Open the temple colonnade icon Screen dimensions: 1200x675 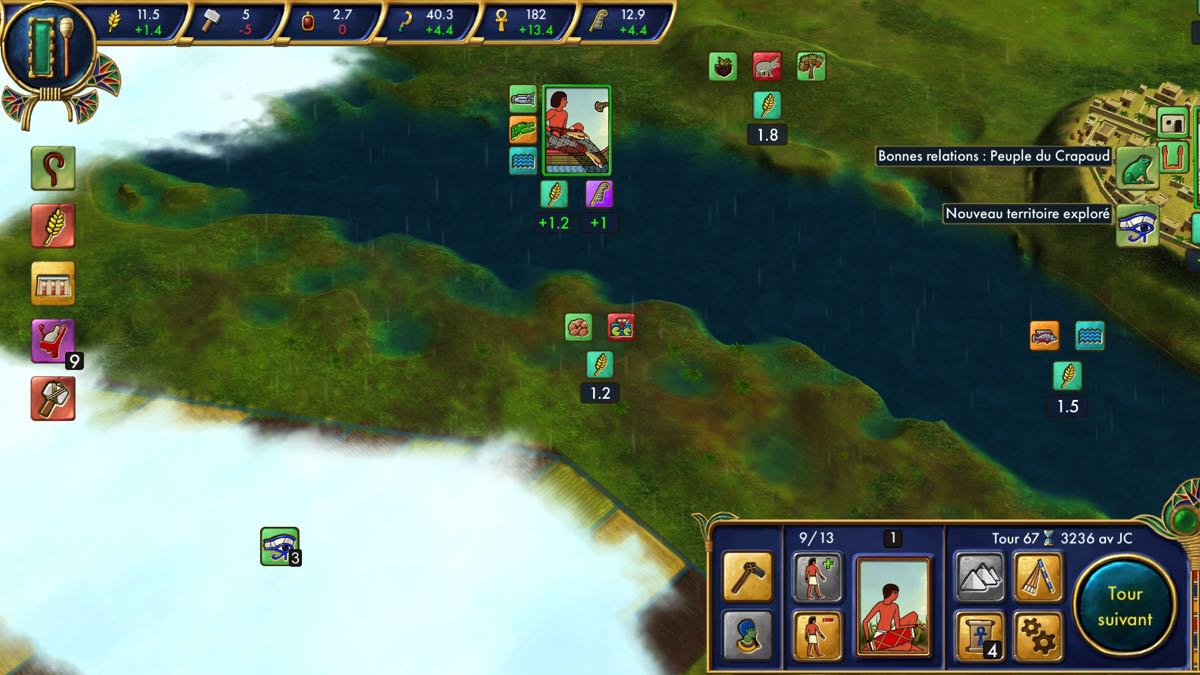53,283
